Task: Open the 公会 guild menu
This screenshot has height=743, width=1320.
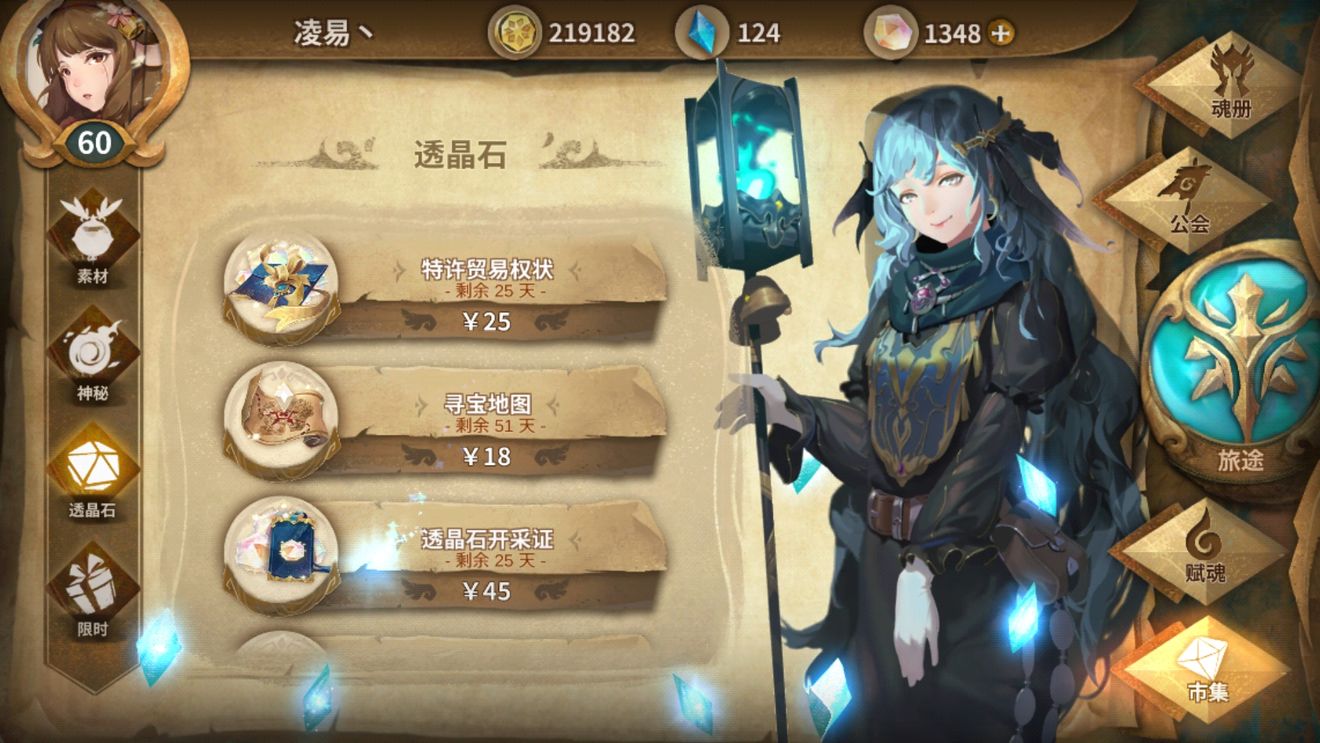Action: [1186, 199]
